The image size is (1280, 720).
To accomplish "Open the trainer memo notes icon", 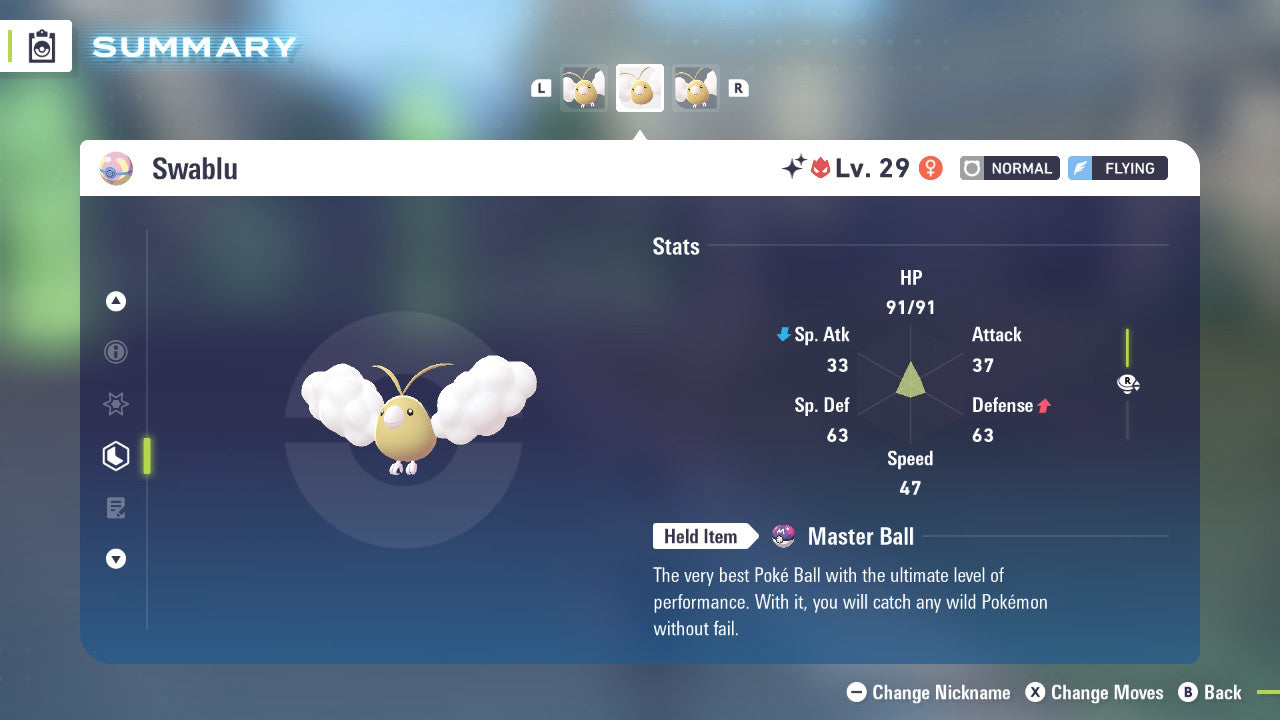I will [x=116, y=508].
